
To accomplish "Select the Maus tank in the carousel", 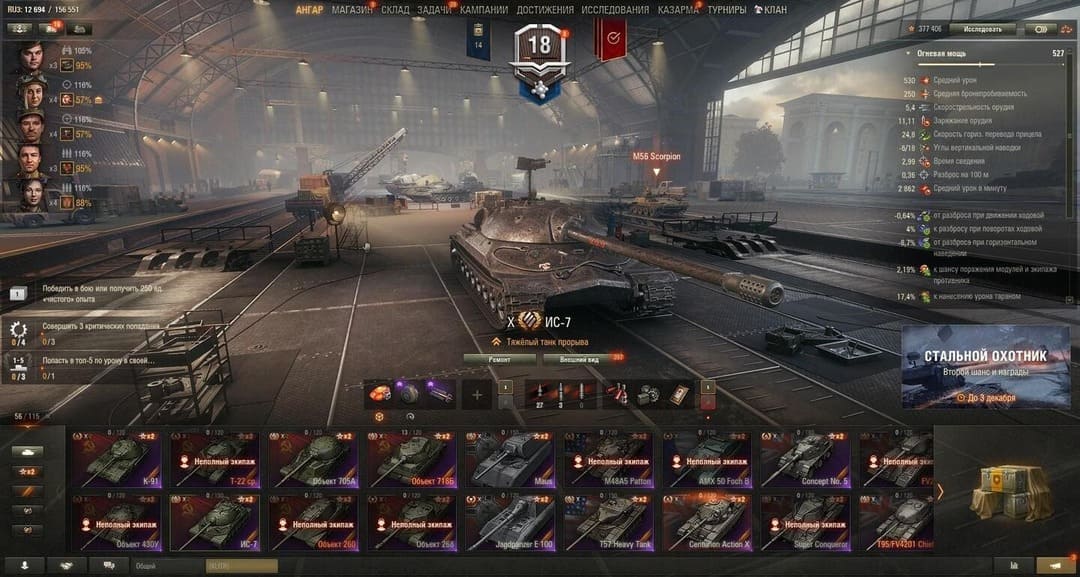I will [511, 459].
